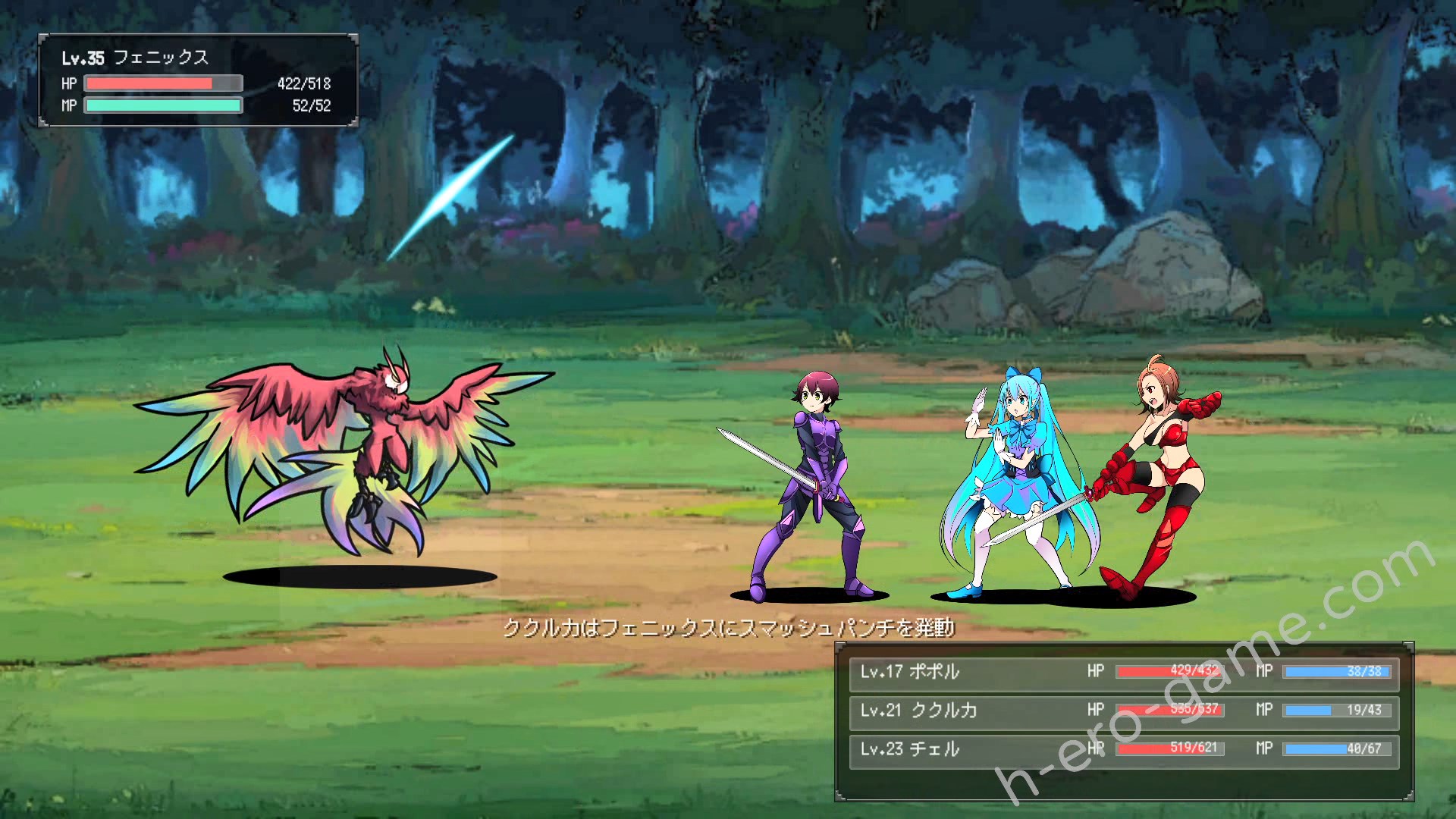Select the チェル party member row

pos(1124,749)
